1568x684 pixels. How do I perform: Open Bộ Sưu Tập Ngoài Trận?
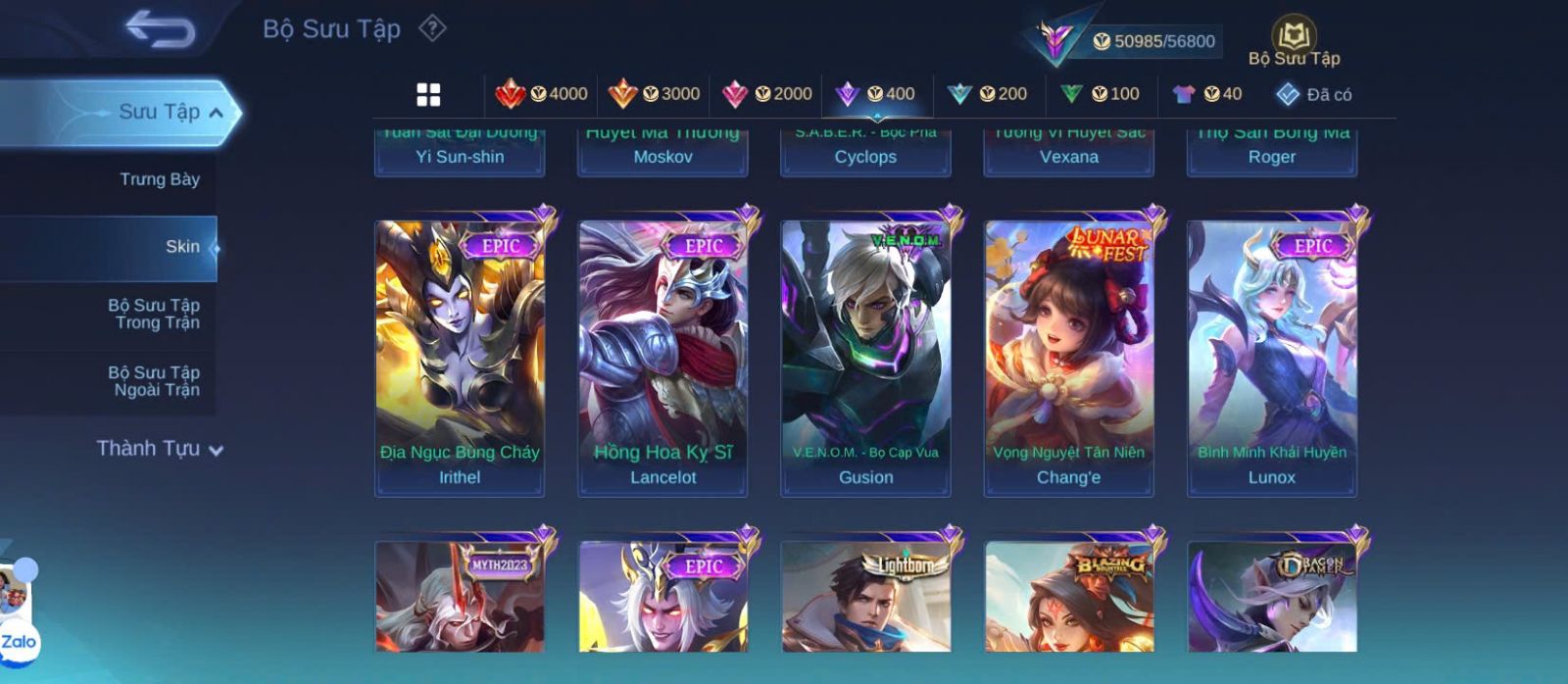pyautogui.click(x=154, y=381)
